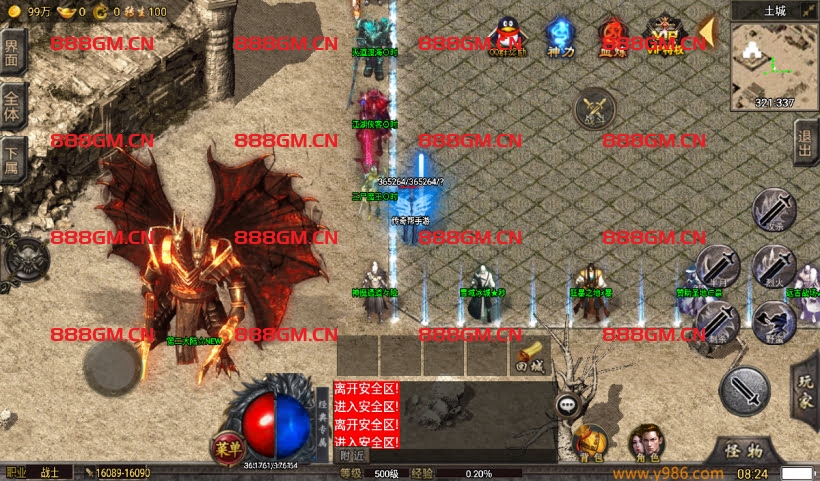This screenshot has width=820, height=481.
Task: Open the 界面 side tab
Action: coord(12,54)
